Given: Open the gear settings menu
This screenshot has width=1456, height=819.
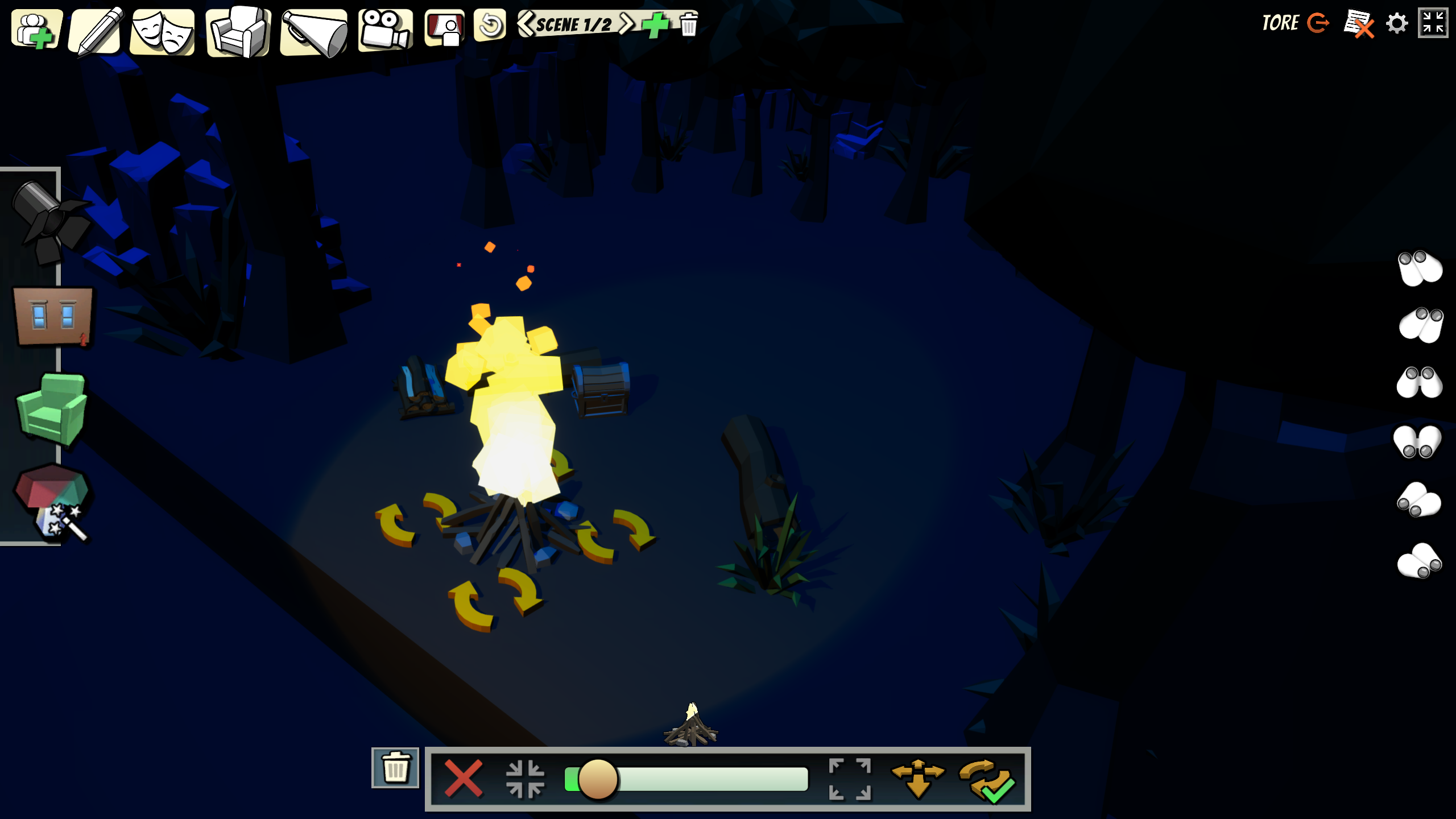Looking at the screenshot, I should (1396, 24).
